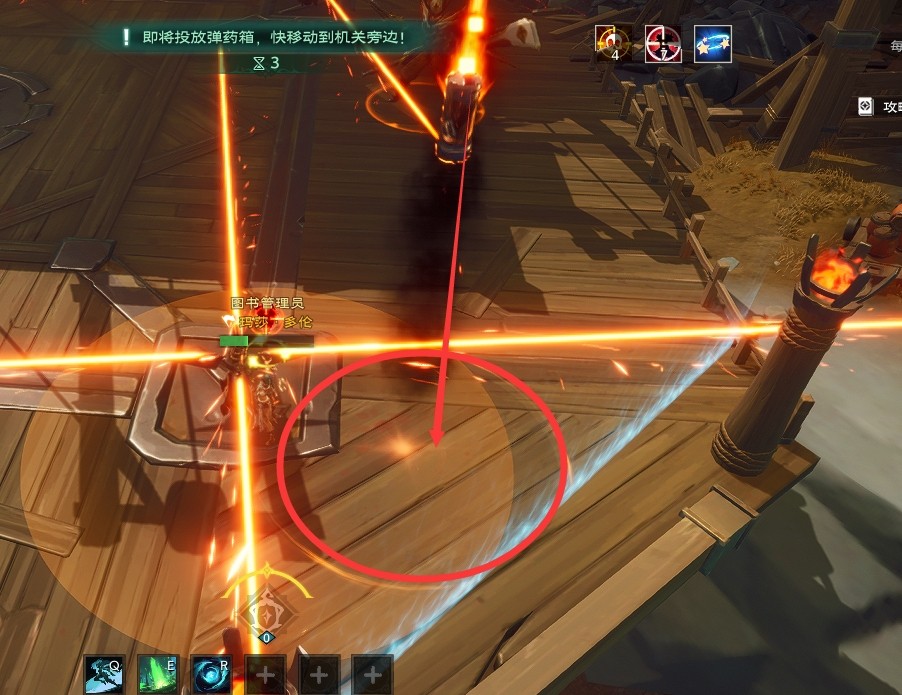Inspect the blue swirling stars buff icon
The width and height of the screenshot is (902, 695).
(712, 44)
